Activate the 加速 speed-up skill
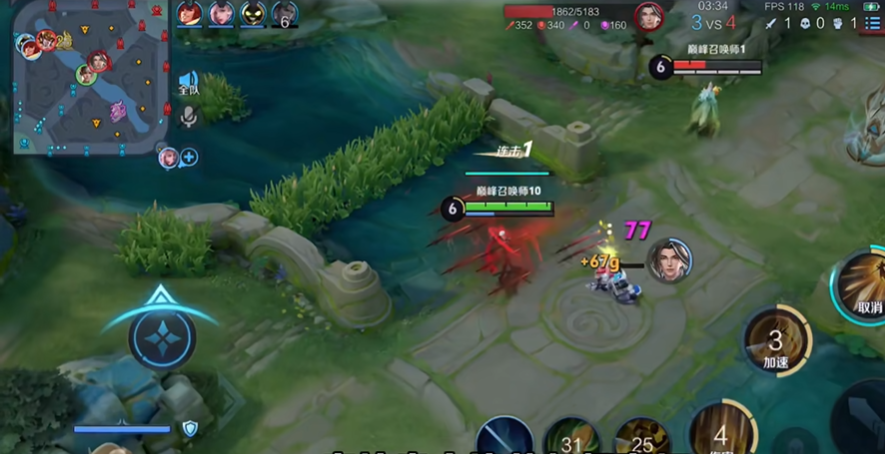 [776, 341]
